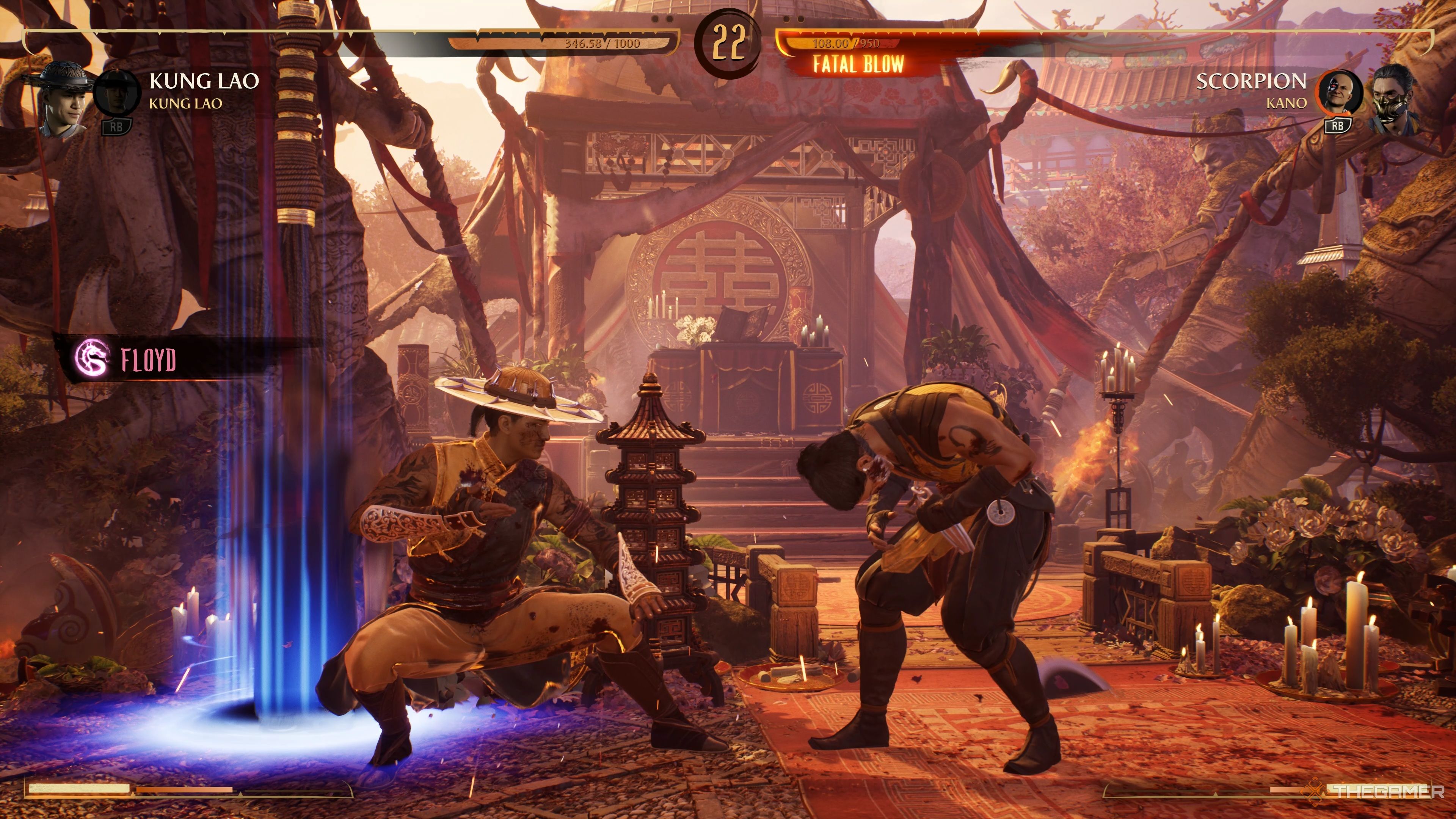This screenshot has width=1456, height=819.
Task: Toggle the orange pip above Scorpion's health bar
Action: (786, 19)
